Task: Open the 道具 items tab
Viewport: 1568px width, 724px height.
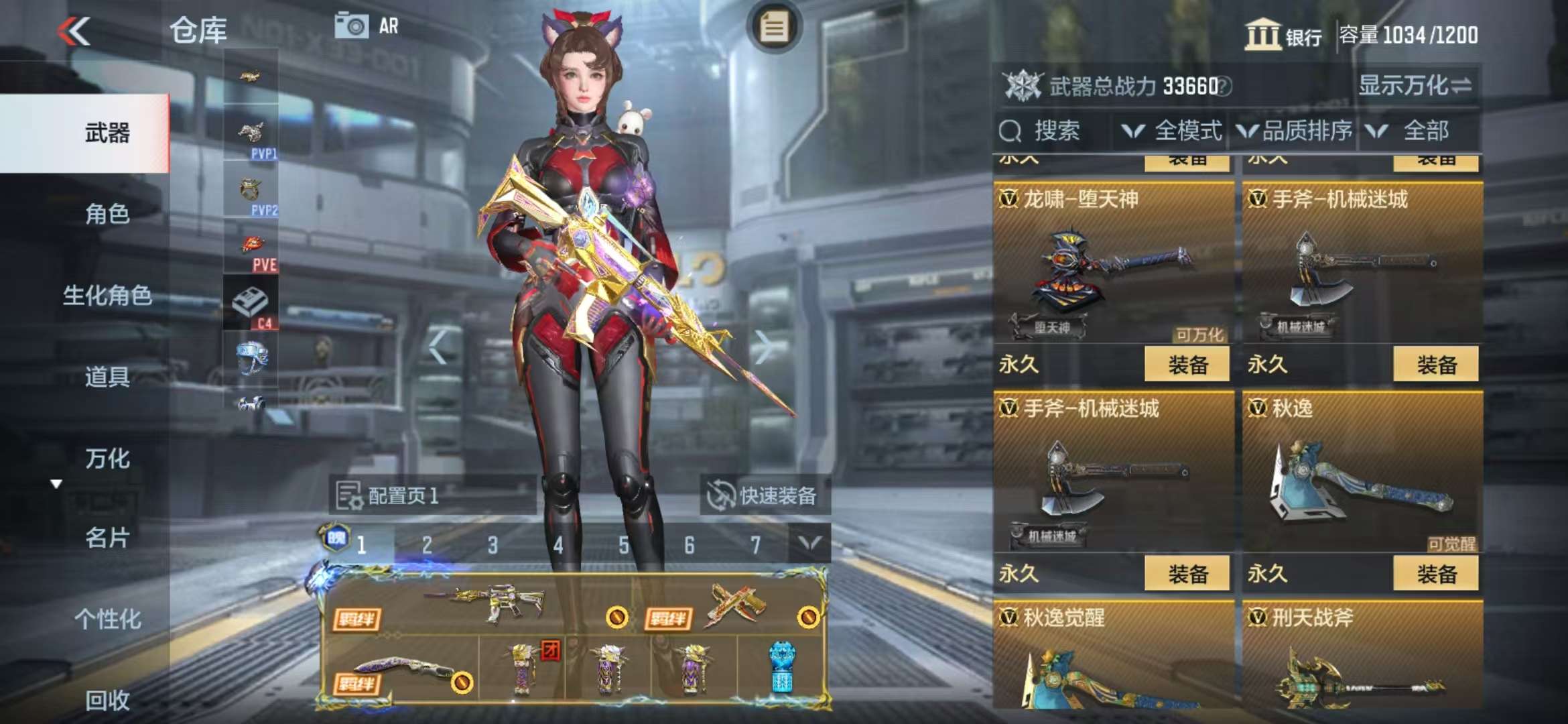Action: click(107, 377)
